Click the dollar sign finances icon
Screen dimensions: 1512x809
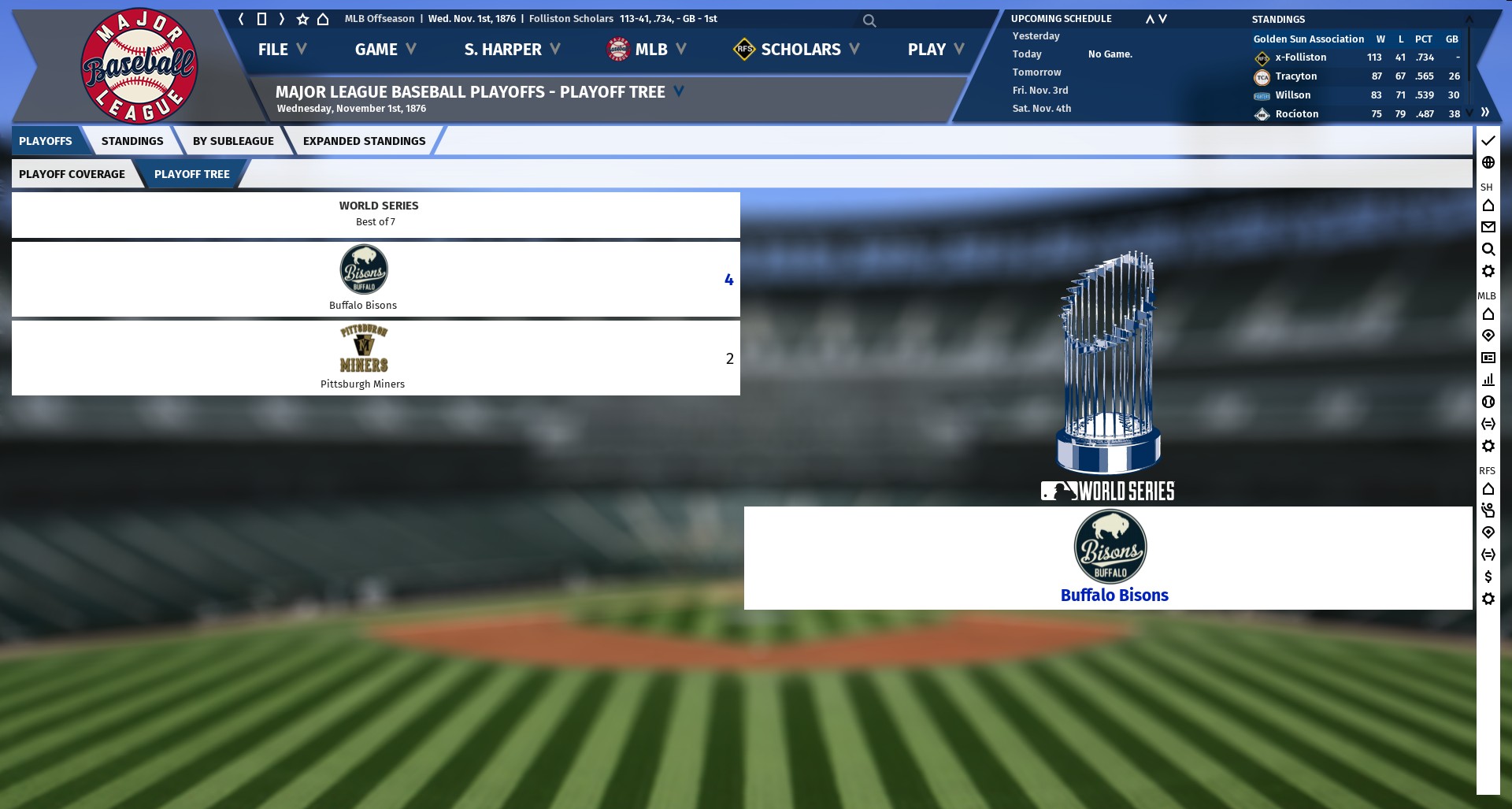[1488, 577]
